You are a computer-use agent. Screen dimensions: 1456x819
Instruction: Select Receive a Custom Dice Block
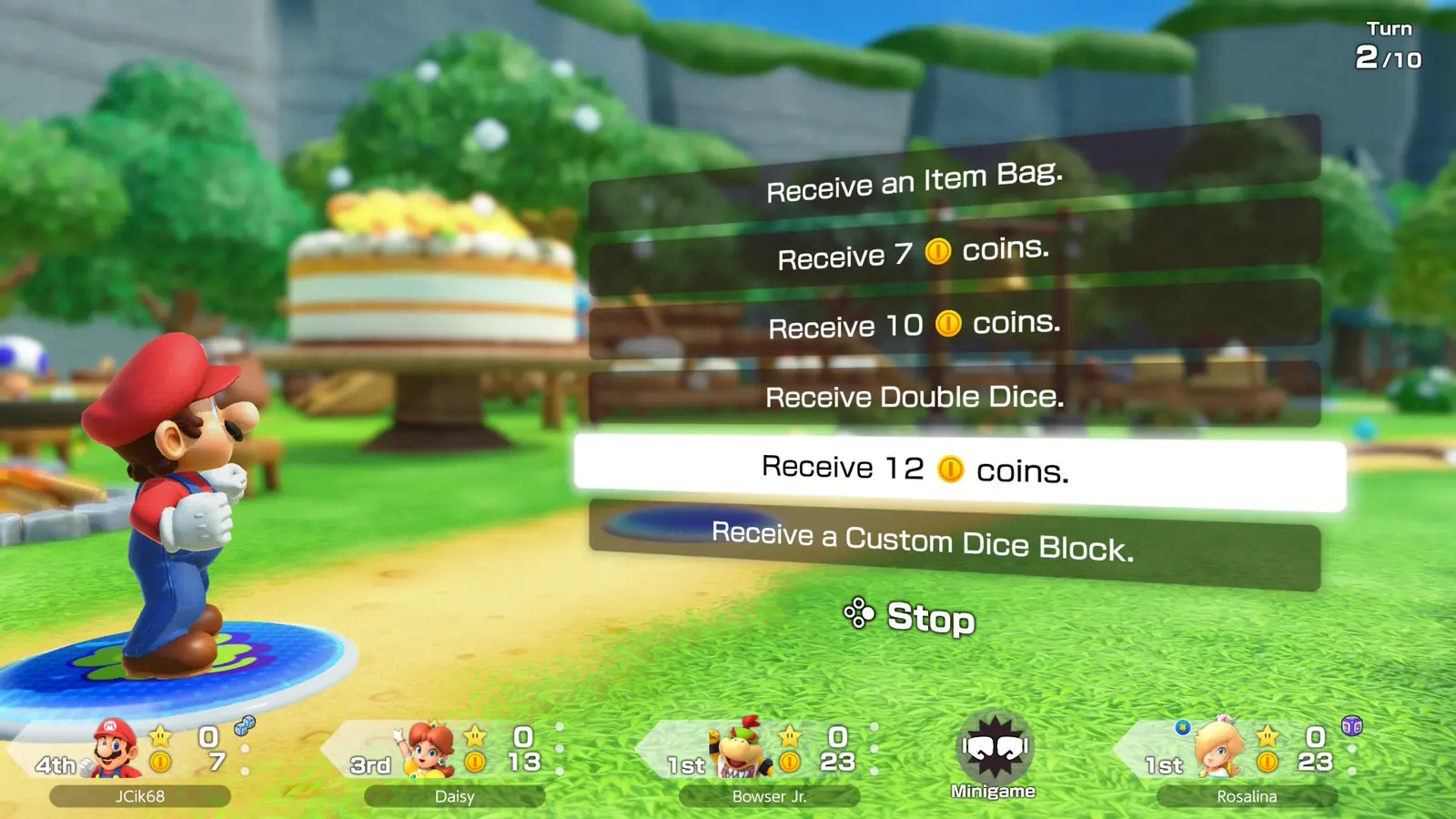923,543
